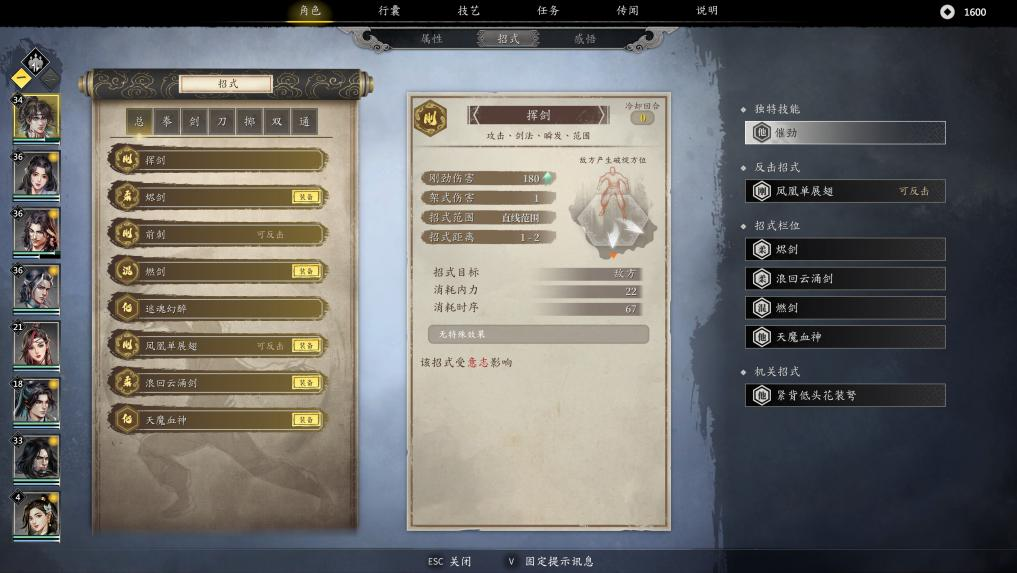
Task: Choose 浪回云涌剑 in the left move list
Action: click(x=220, y=383)
